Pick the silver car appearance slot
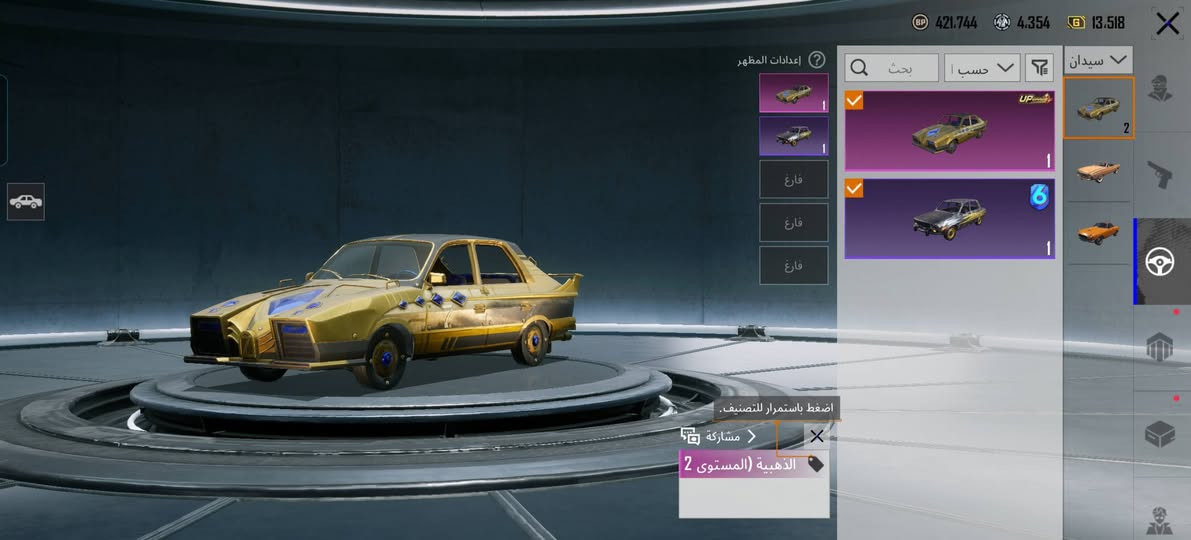 (793, 136)
